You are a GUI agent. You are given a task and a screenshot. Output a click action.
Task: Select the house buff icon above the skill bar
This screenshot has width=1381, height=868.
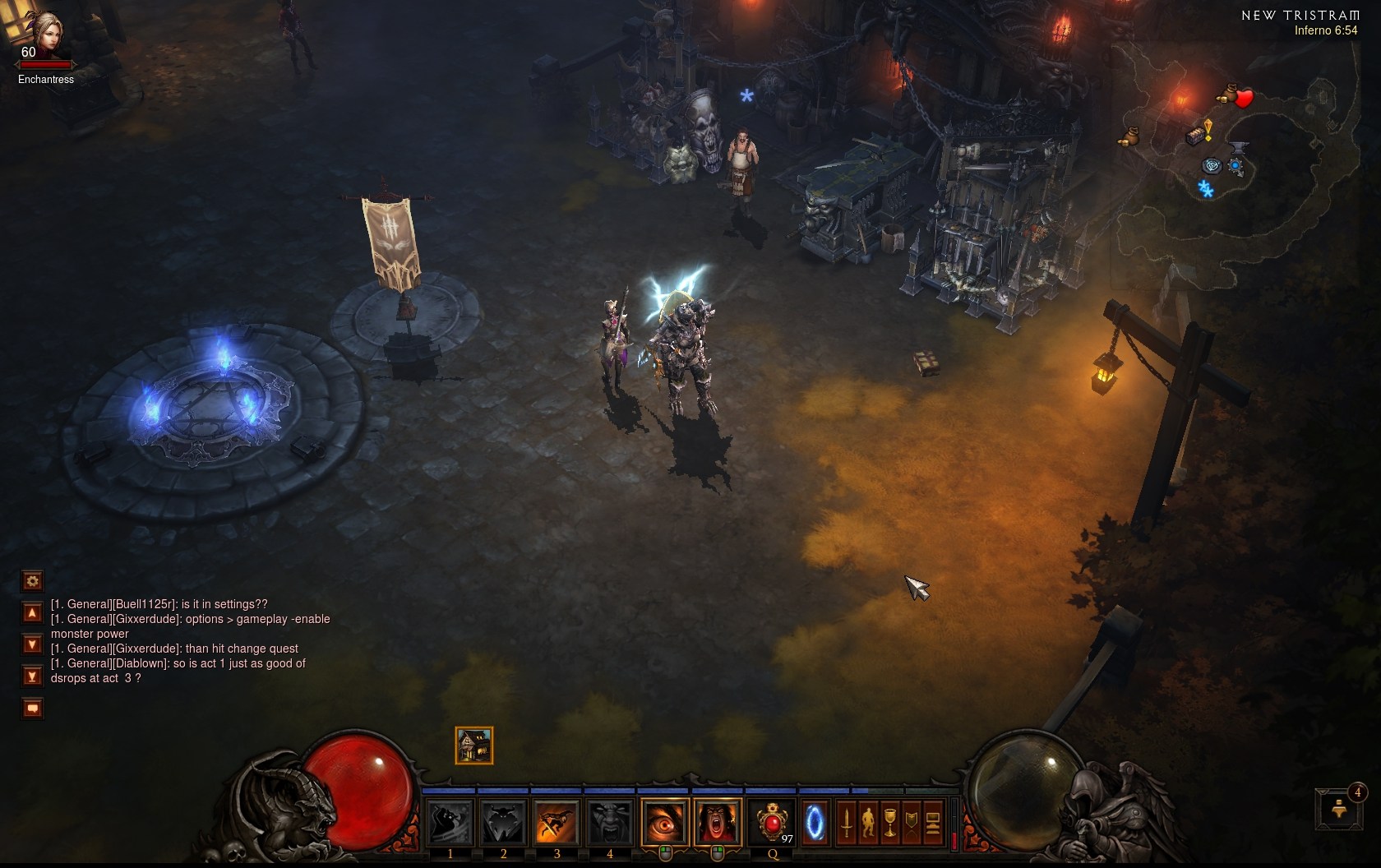[474, 746]
